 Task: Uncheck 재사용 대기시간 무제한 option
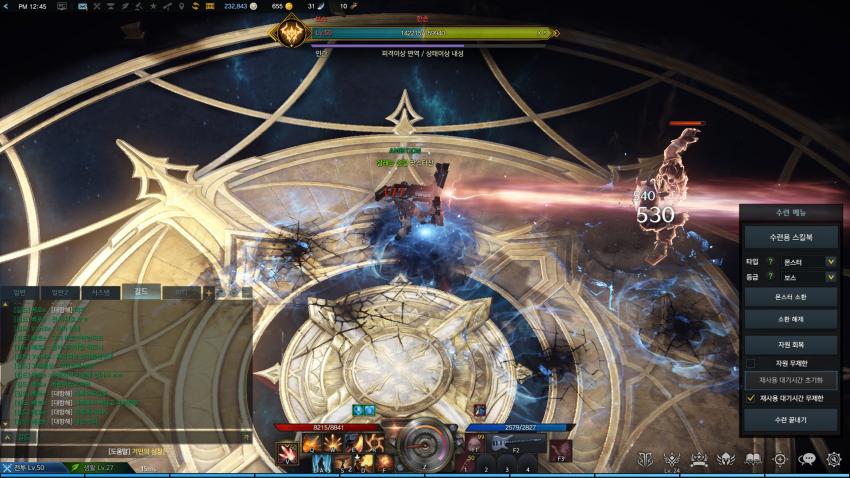[x=751, y=398]
